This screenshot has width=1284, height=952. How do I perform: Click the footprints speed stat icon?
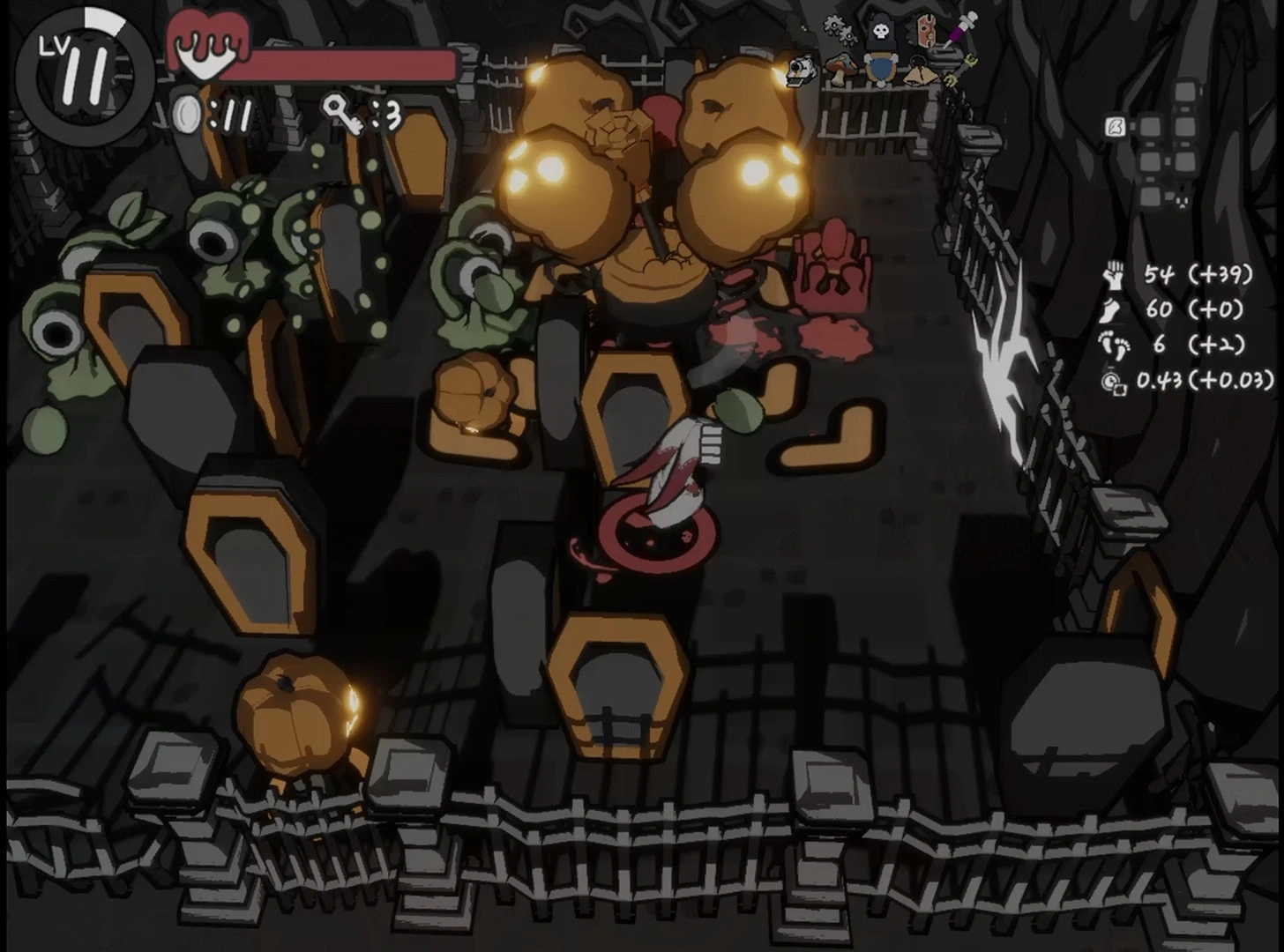click(1114, 346)
